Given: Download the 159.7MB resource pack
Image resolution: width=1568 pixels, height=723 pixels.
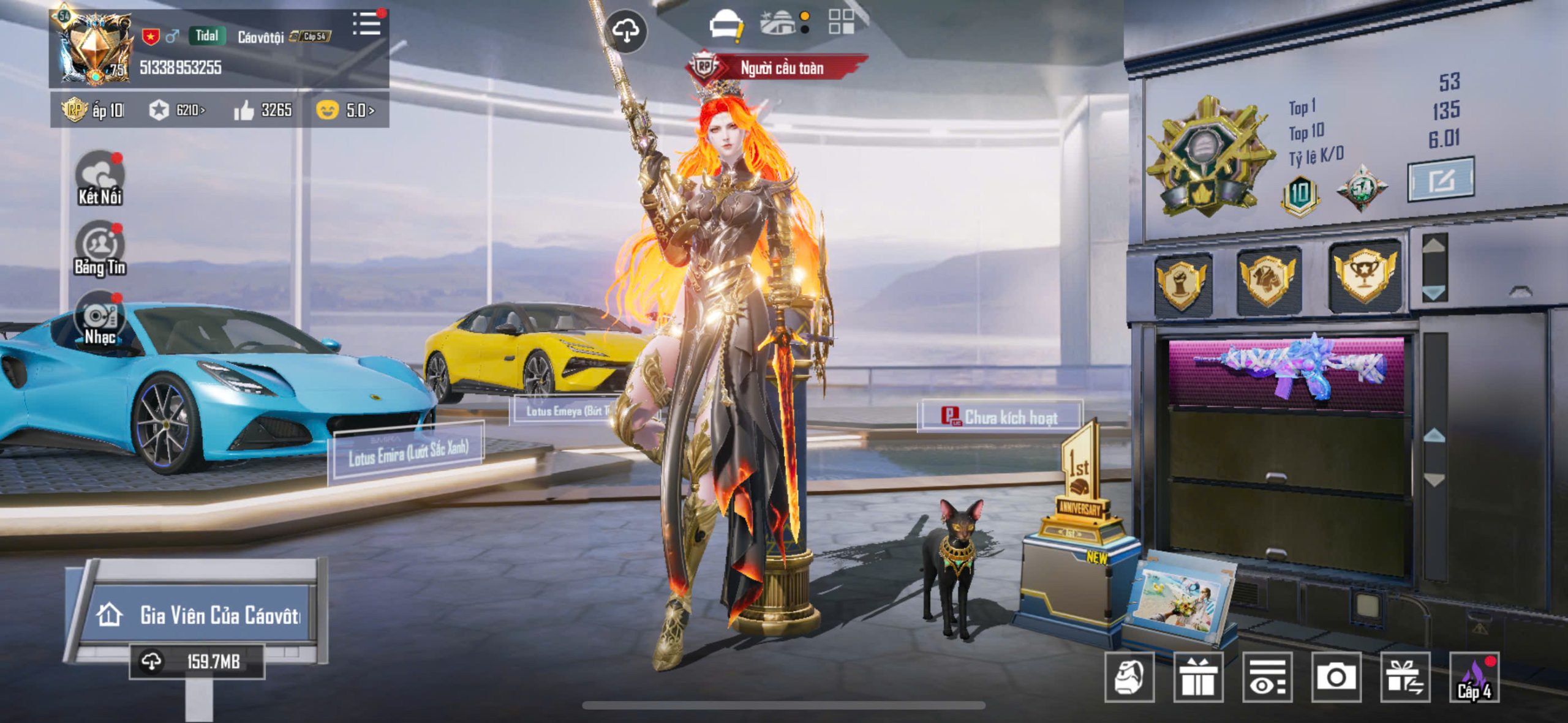Looking at the screenshot, I should click(x=197, y=661).
